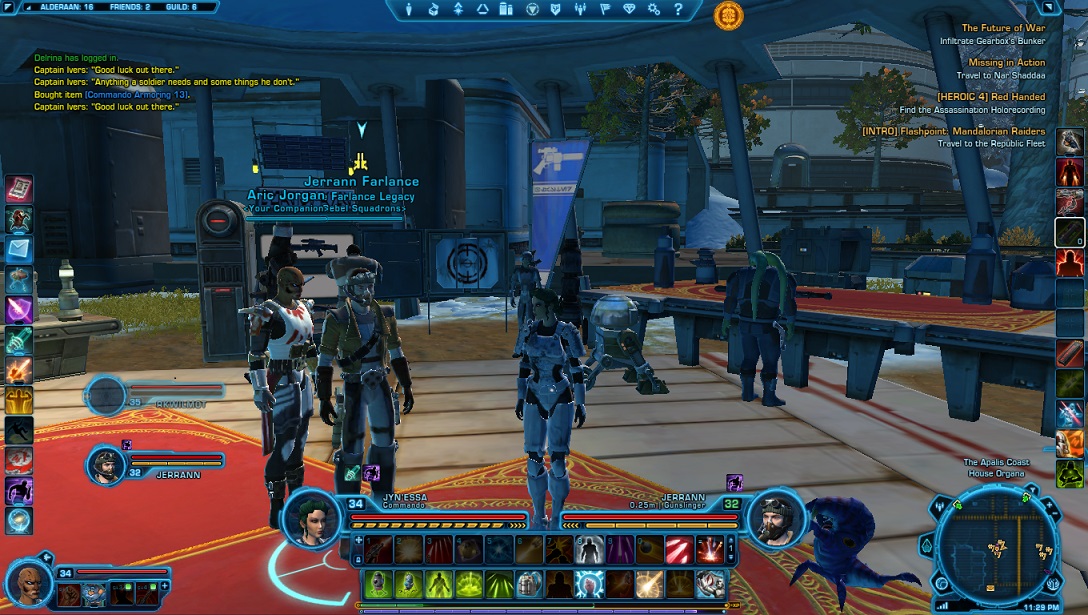Activate the rifle ability in slot 1

tap(378, 548)
